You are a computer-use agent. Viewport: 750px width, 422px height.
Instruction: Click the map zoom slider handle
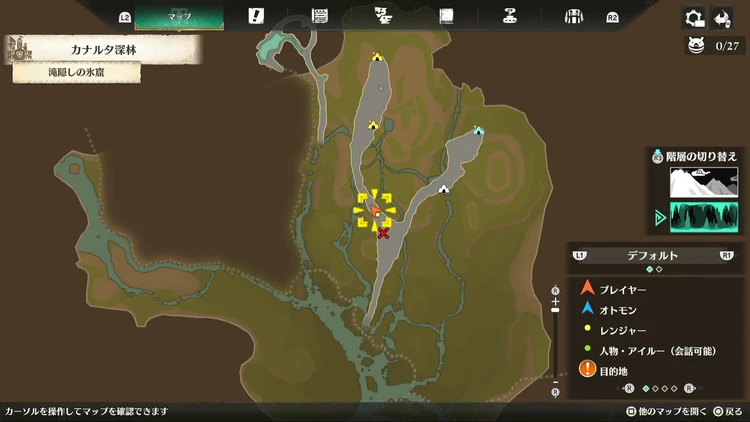click(555, 311)
